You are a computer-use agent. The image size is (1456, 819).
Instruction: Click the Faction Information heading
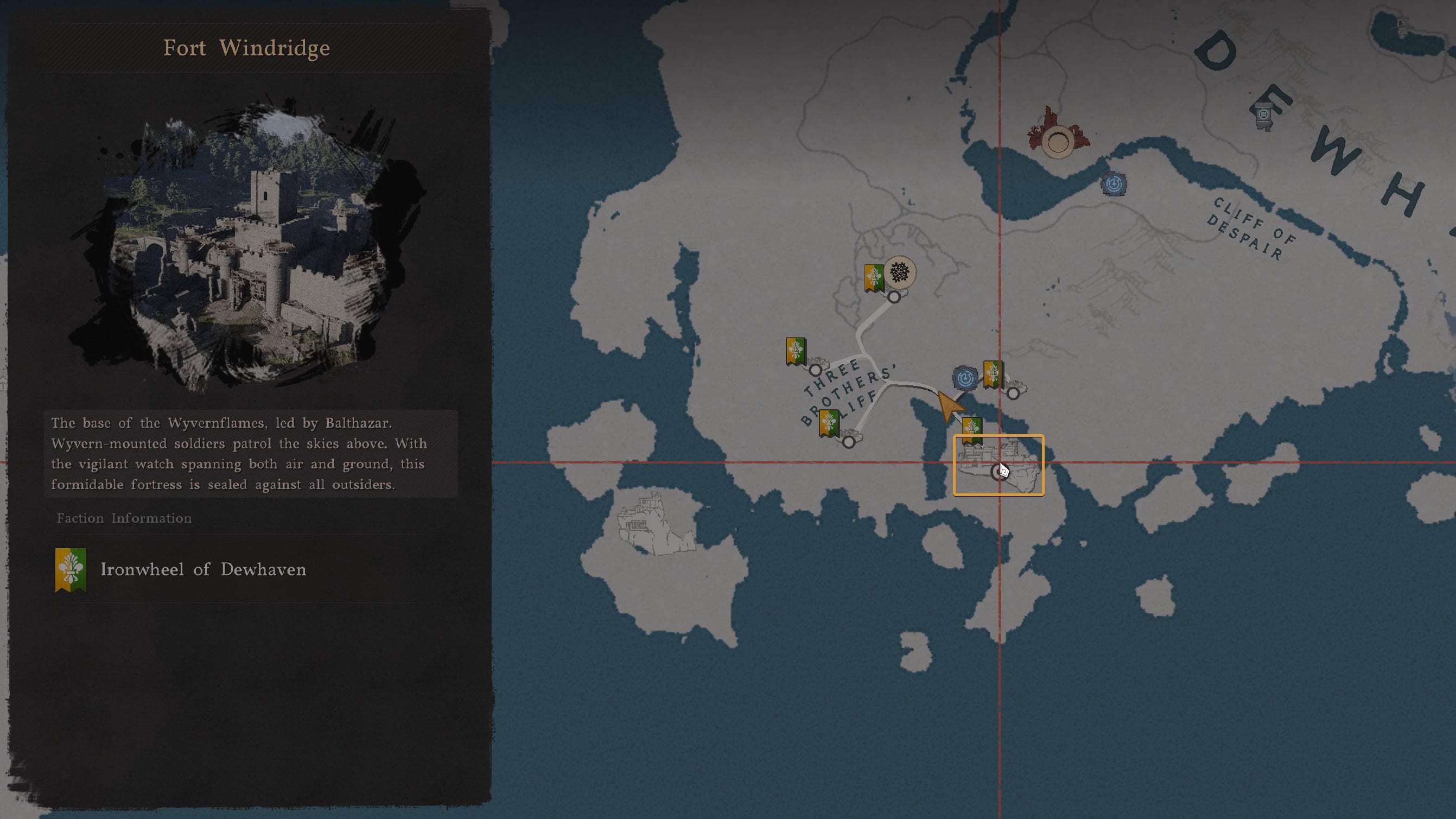tap(124, 518)
